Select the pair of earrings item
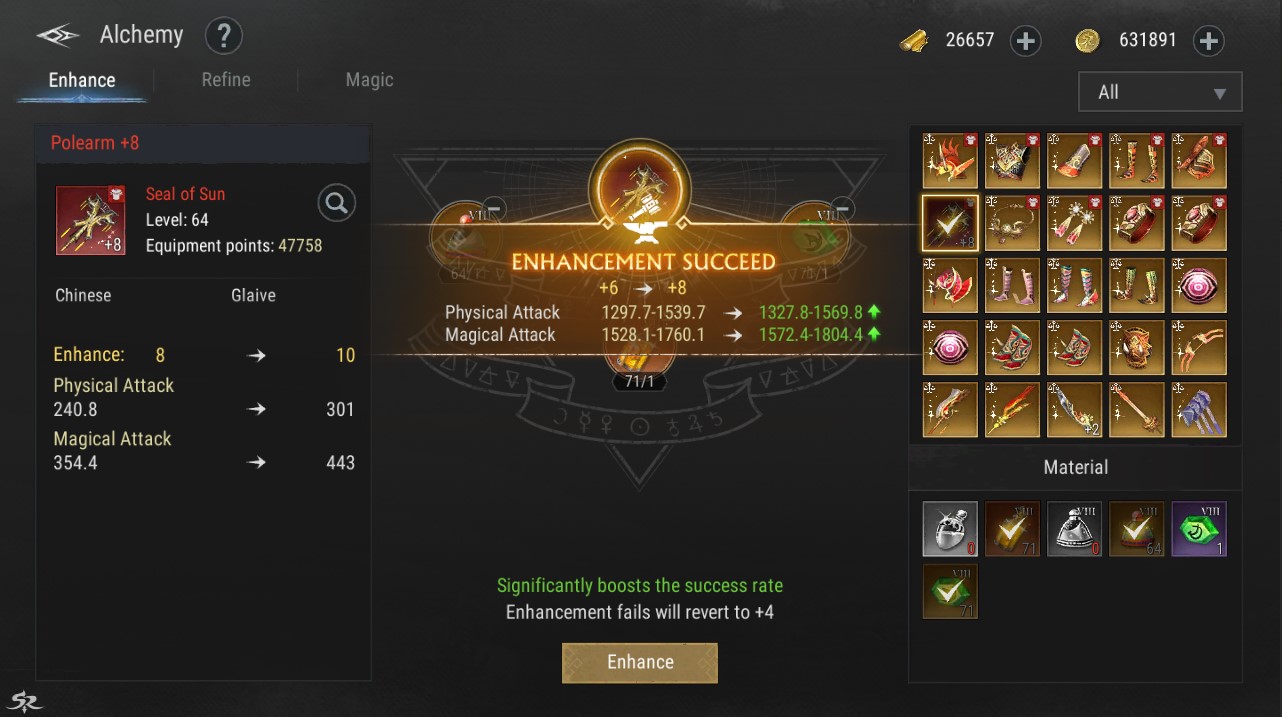 coord(1074,223)
